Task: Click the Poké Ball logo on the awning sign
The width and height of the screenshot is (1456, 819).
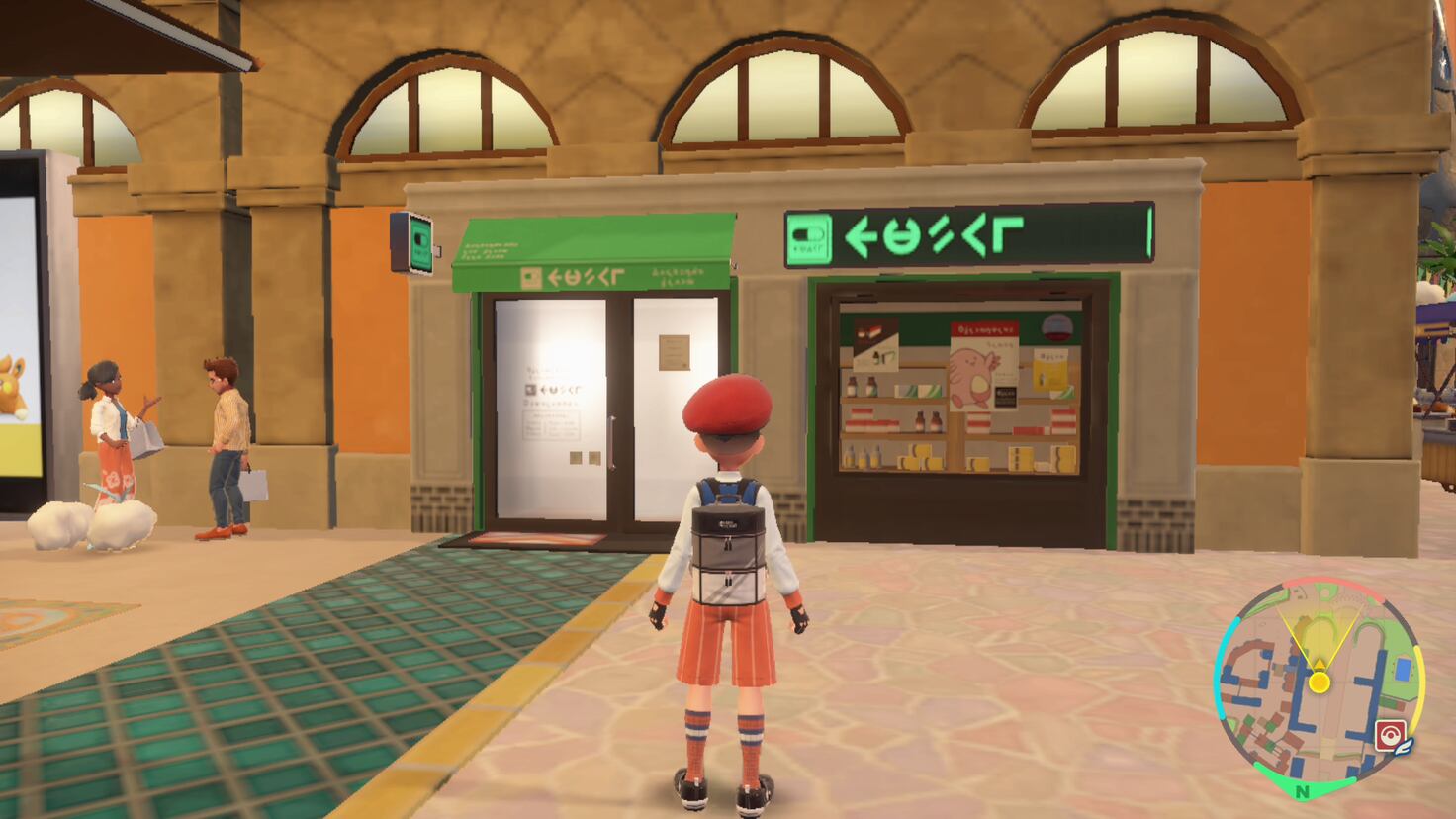Action: pyautogui.click(x=531, y=277)
